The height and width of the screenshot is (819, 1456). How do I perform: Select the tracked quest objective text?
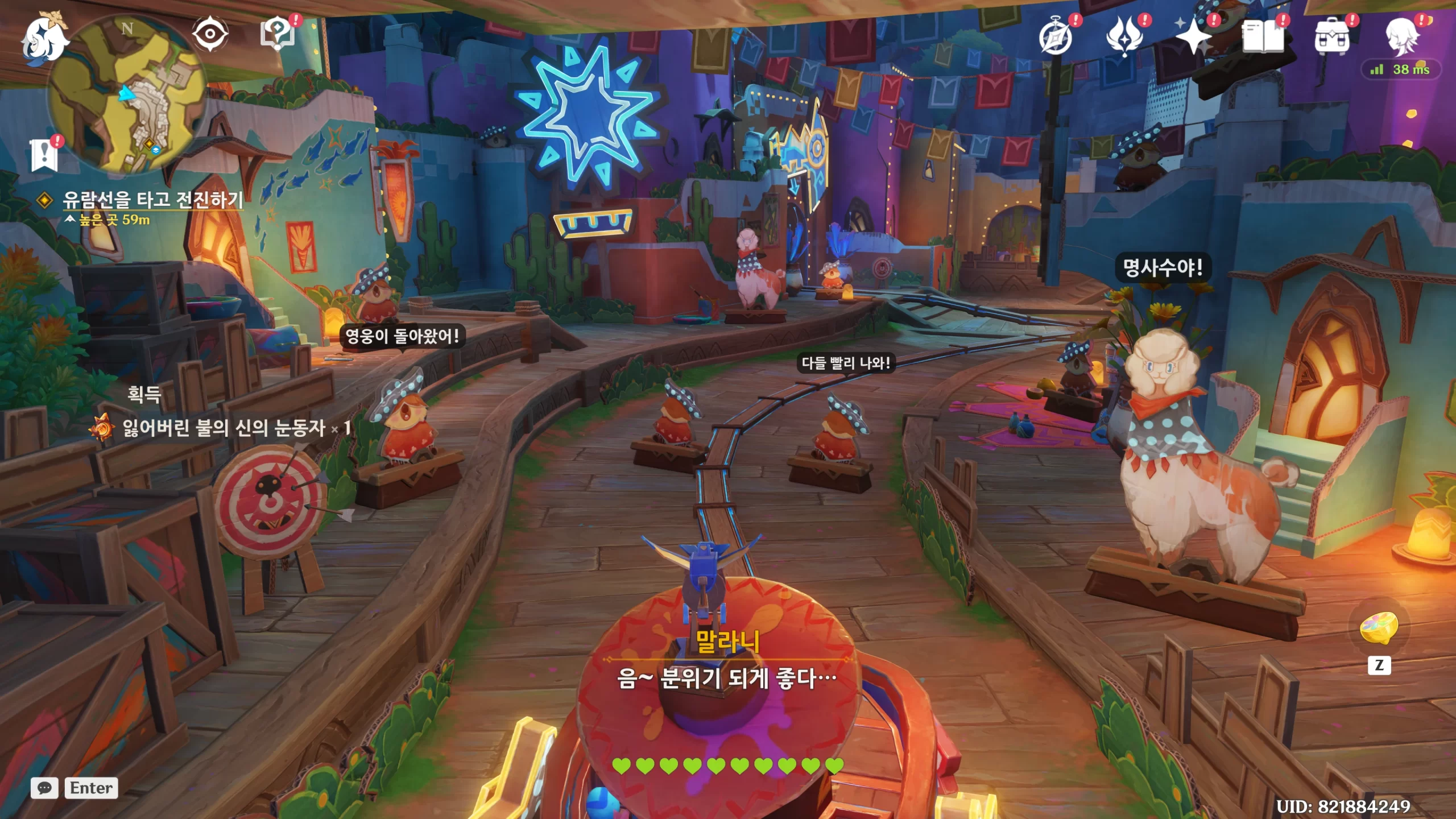click(152, 200)
